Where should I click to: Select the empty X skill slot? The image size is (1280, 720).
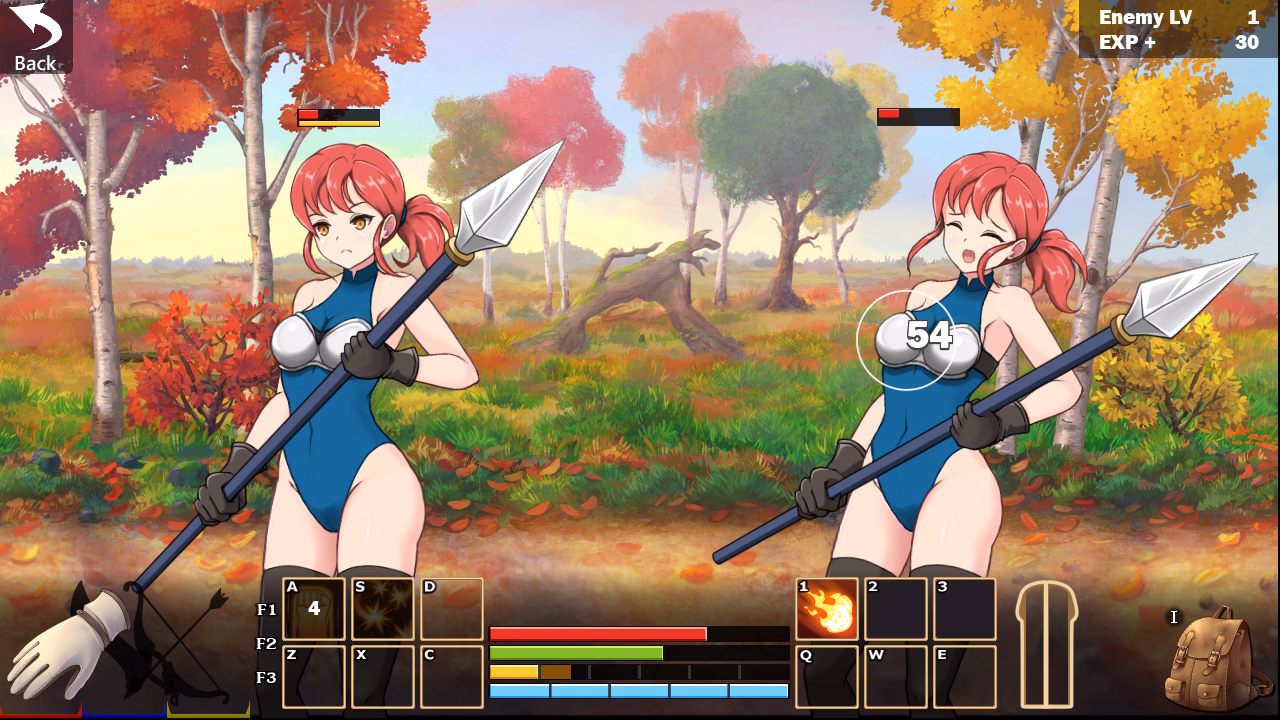click(x=381, y=675)
